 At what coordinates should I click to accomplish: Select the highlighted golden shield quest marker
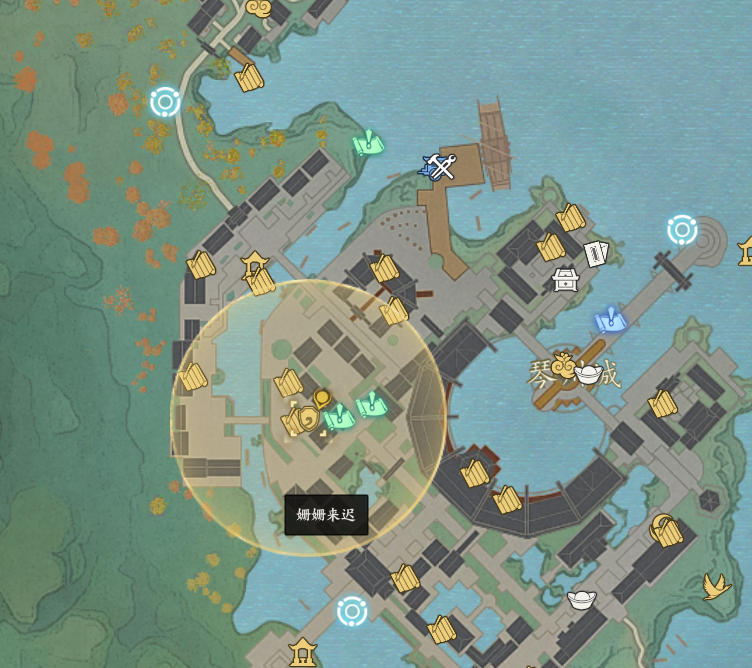tap(305, 418)
